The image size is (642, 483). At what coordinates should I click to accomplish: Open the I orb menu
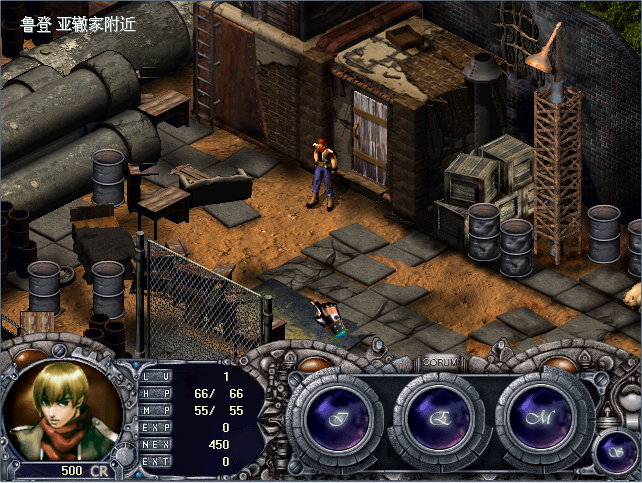pyautogui.click(x=340, y=418)
